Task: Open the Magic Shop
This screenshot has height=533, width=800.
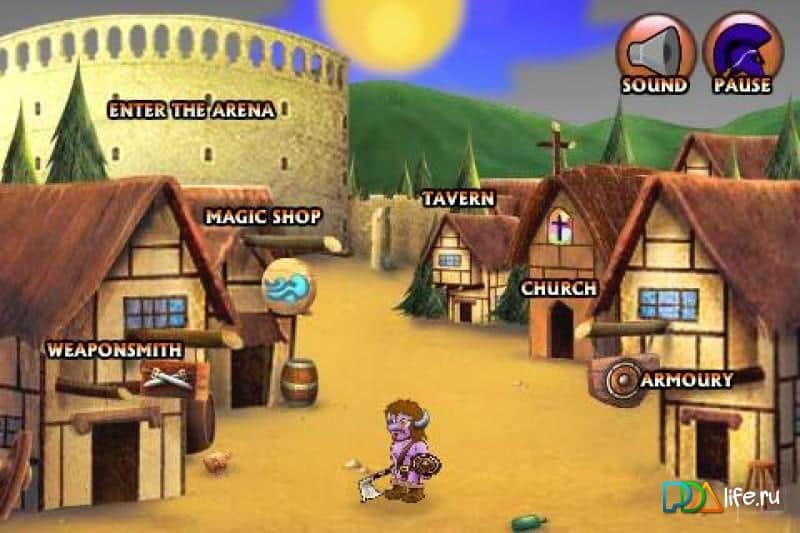Action: (263, 216)
